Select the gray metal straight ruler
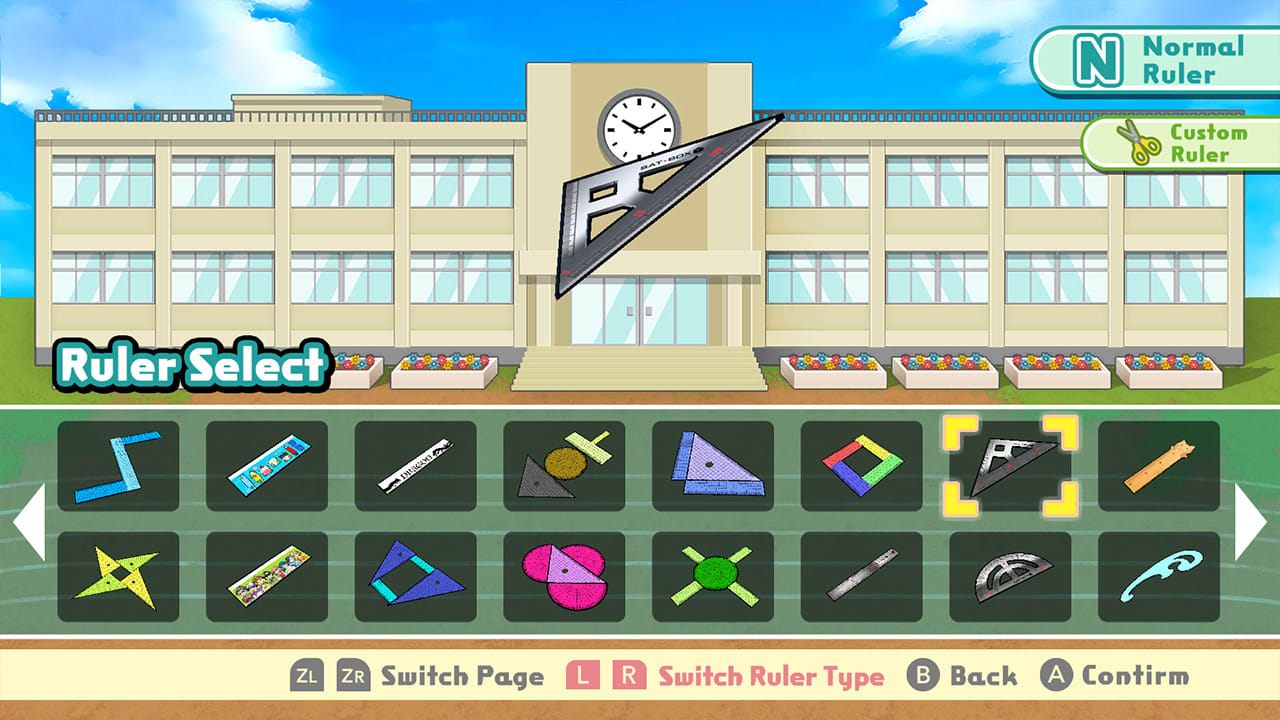This screenshot has height=720, width=1280. [862, 577]
